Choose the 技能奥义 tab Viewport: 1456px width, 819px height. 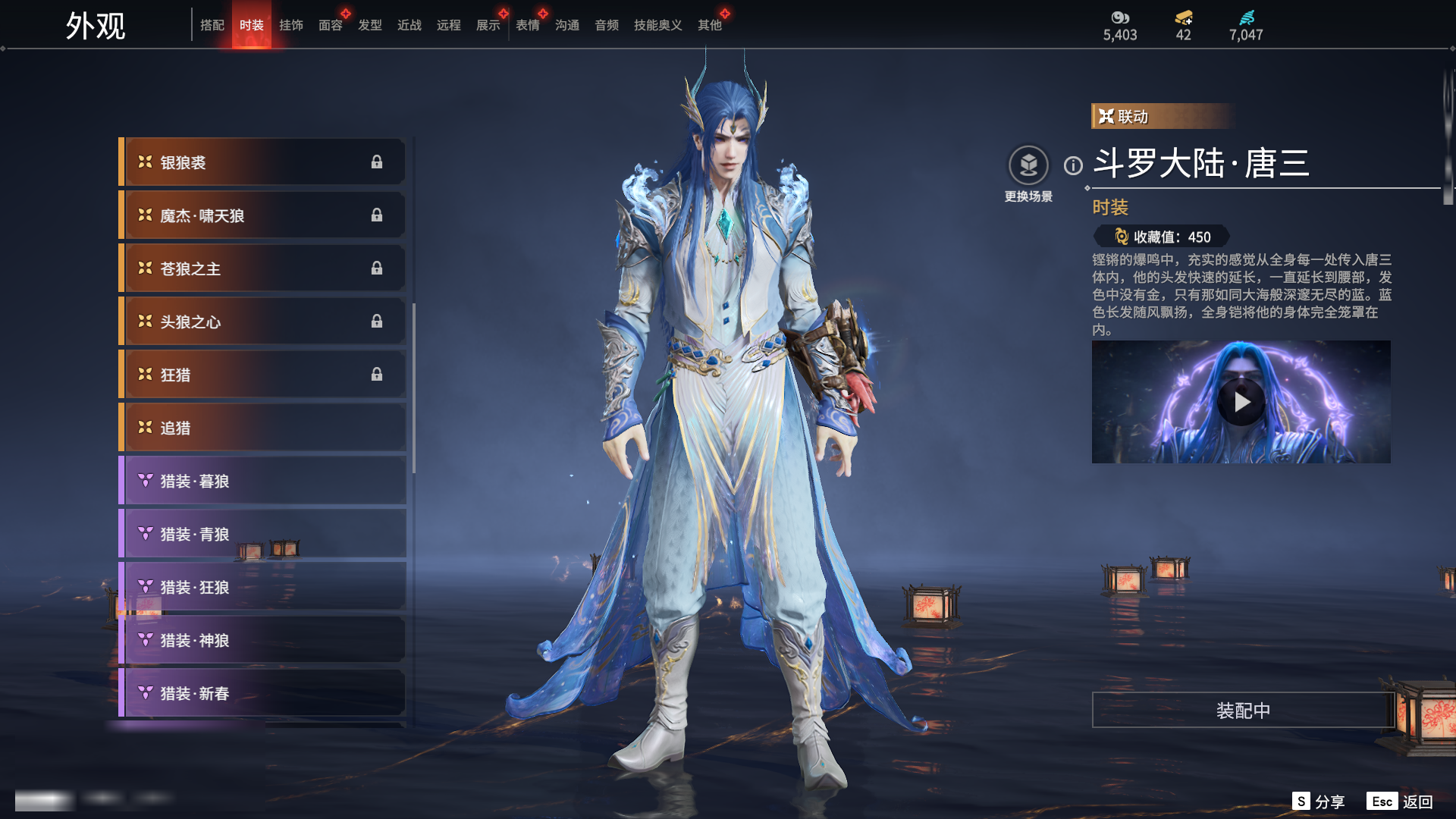coord(657,25)
